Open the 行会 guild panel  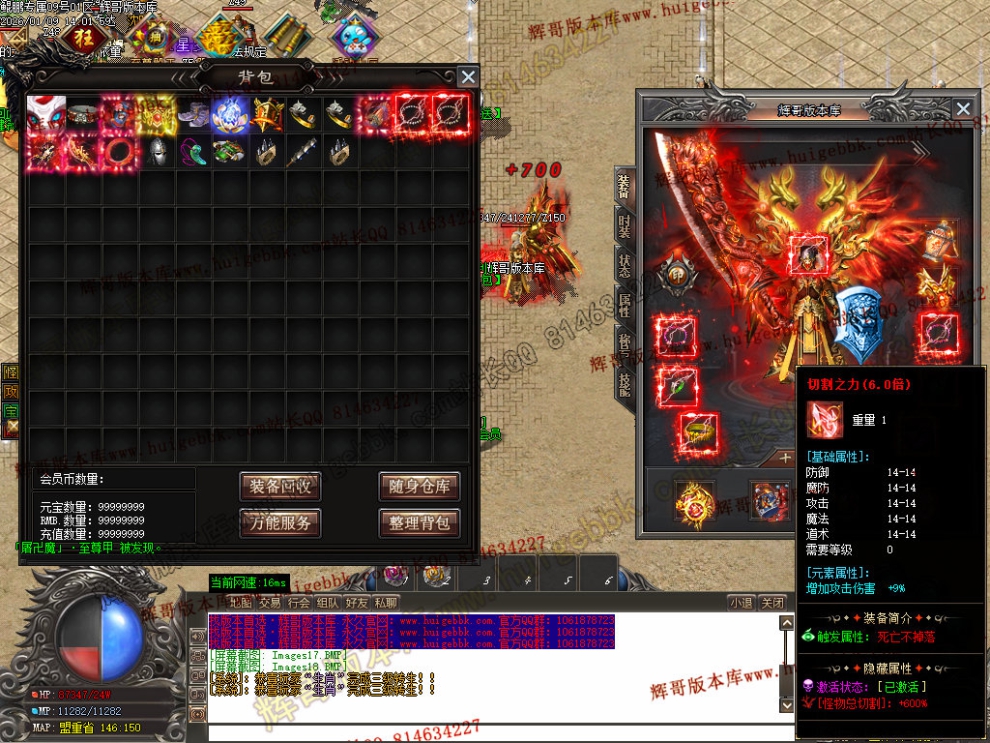[x=298, y=603]
